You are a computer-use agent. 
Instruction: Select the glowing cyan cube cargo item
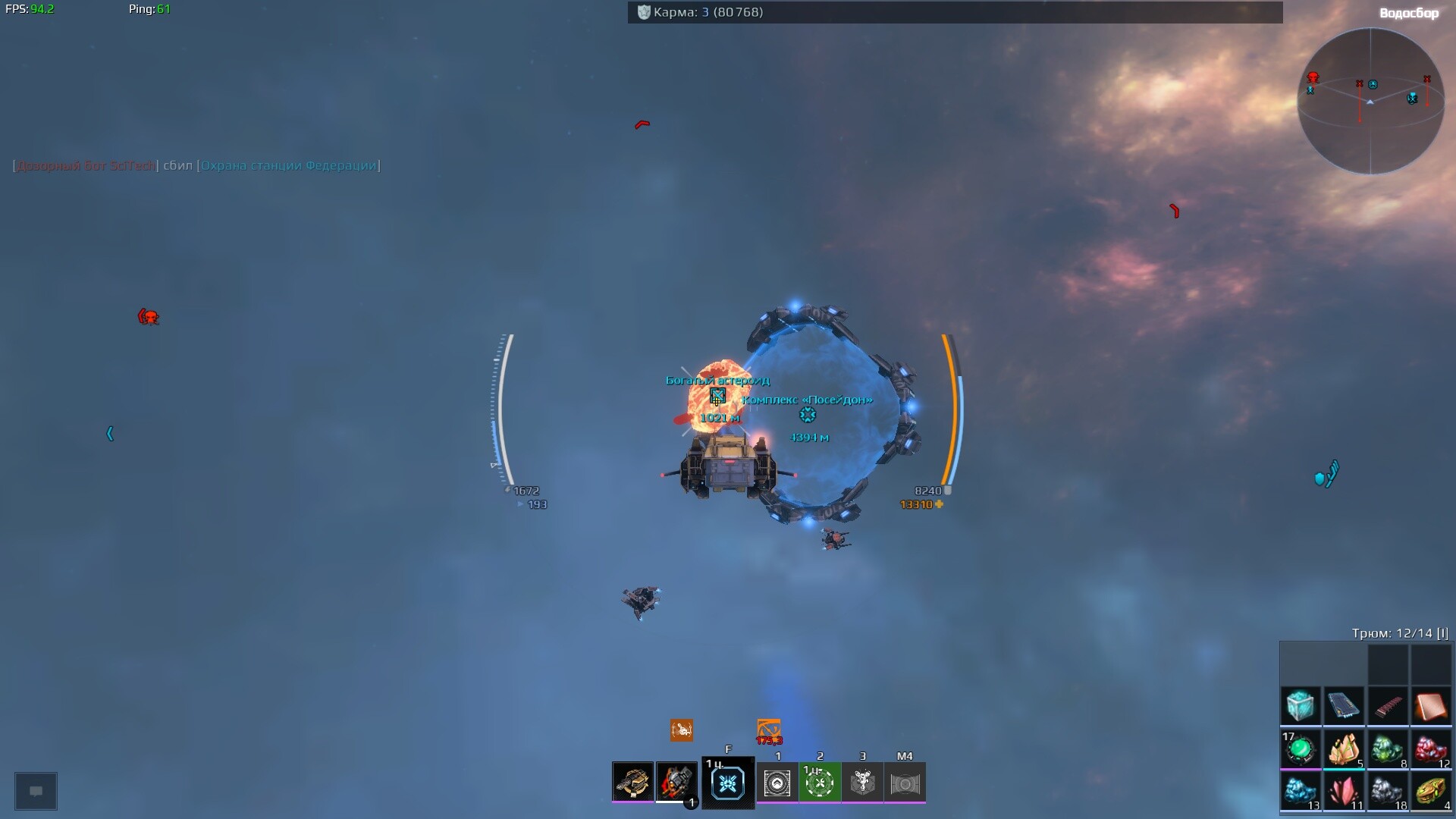(x=1301, y=706)
